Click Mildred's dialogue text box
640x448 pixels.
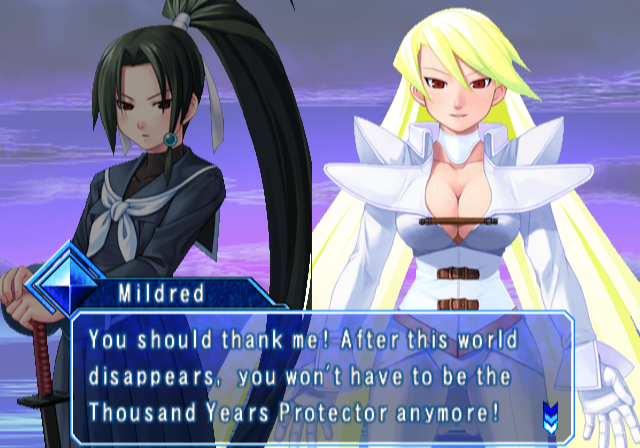(x=320, y=376)
